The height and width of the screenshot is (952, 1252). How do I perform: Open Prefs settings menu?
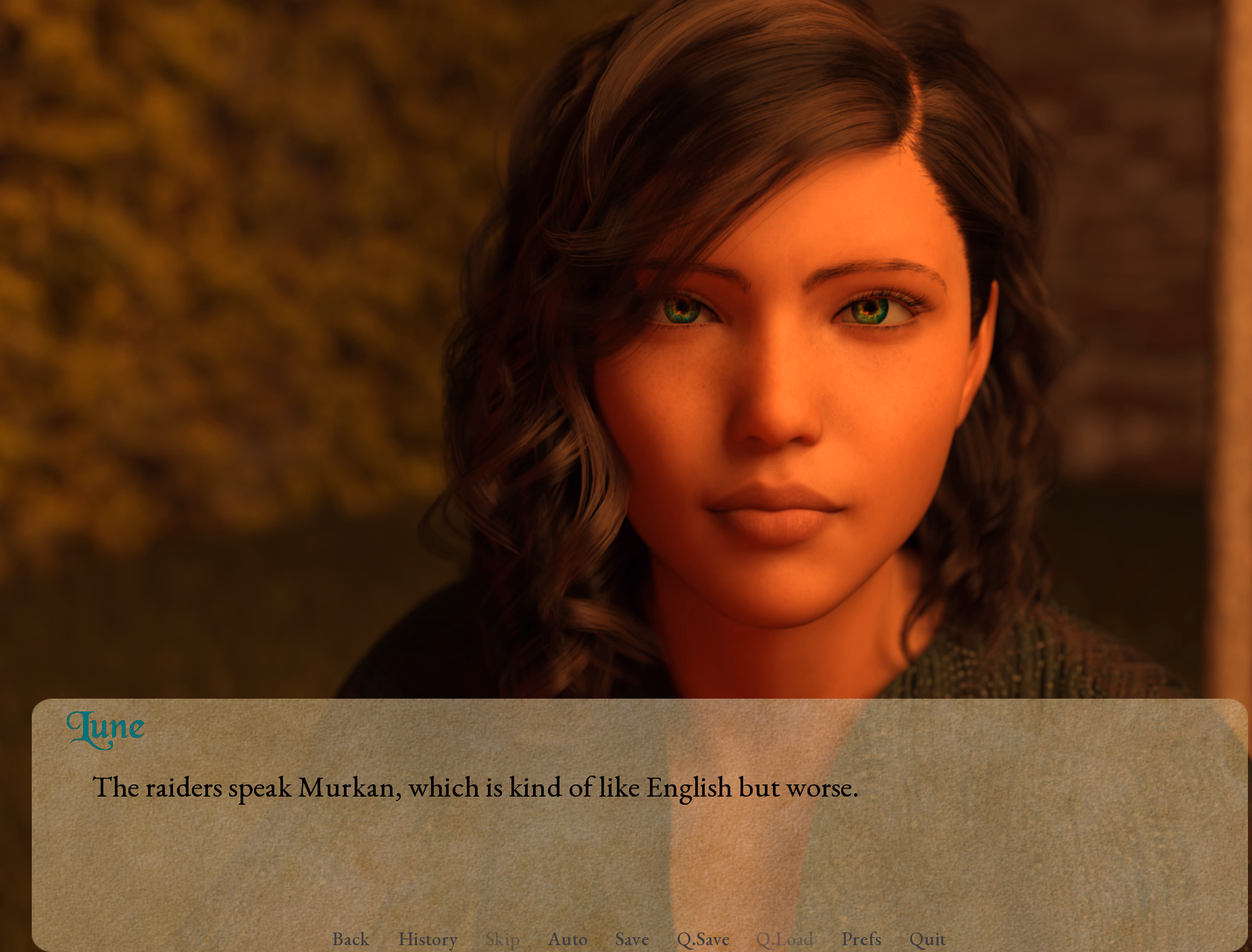(x=861, y=939)
